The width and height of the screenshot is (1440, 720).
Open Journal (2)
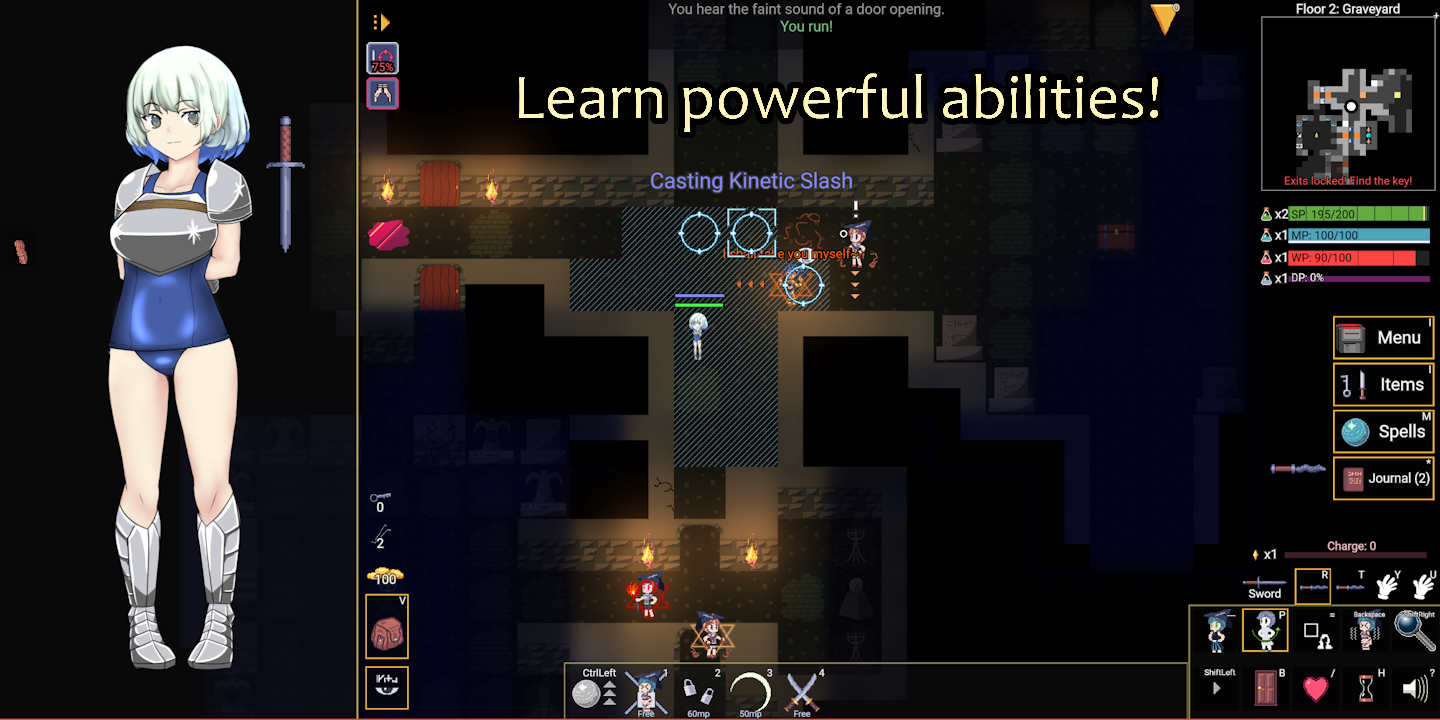pyautogui.click(x=1384, y=478)
